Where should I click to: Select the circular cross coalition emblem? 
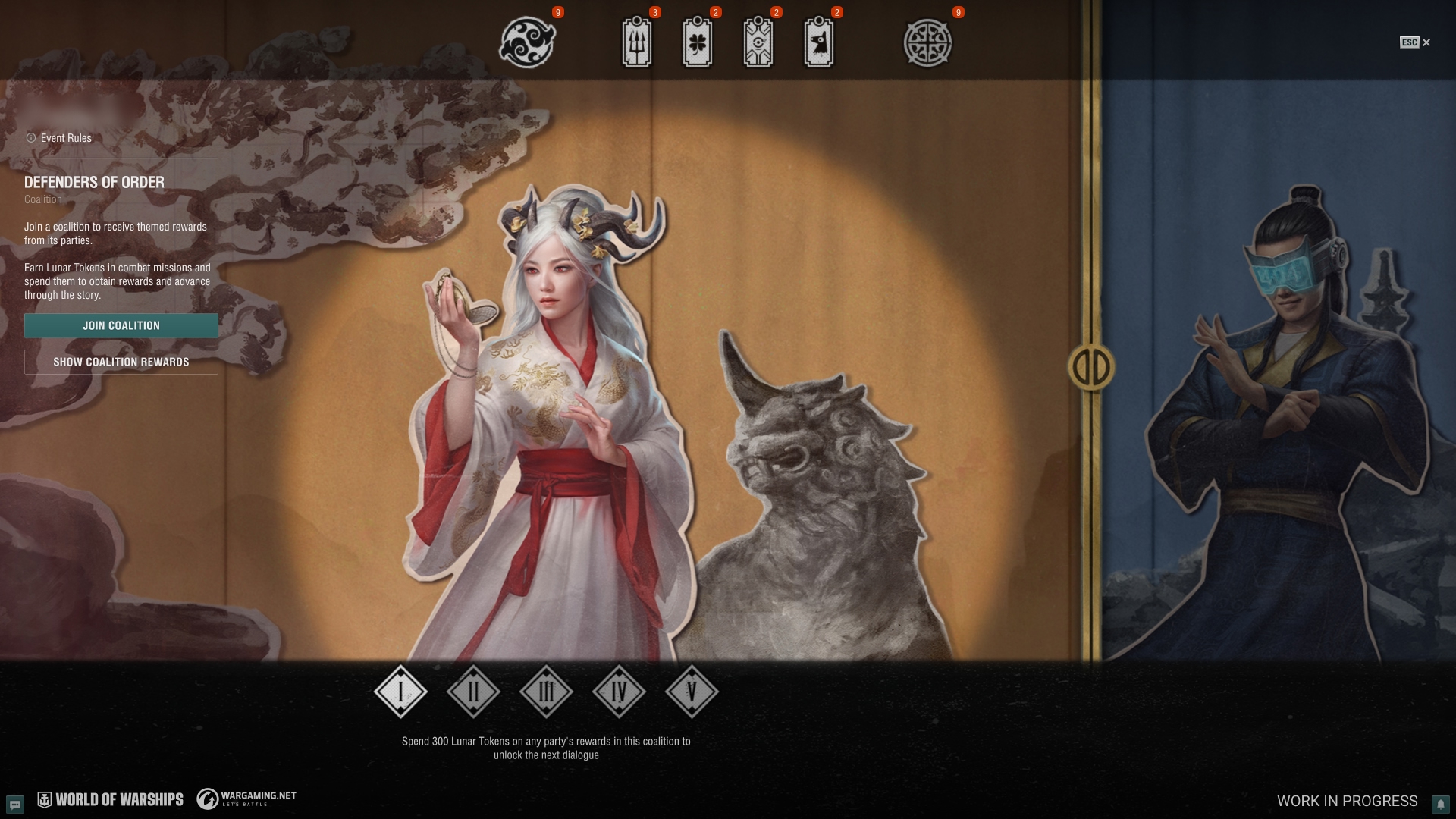pyautogui.click(x=927, y=42)
